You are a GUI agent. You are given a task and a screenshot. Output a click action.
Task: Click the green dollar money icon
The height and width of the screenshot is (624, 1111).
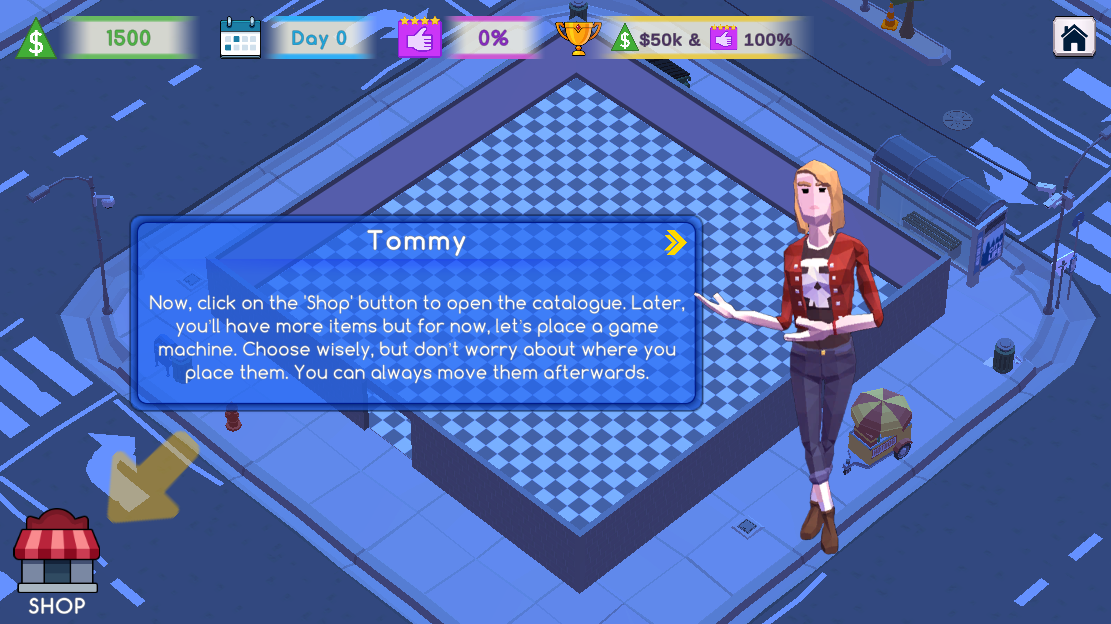pyautogui.click(x=36, y=39)
